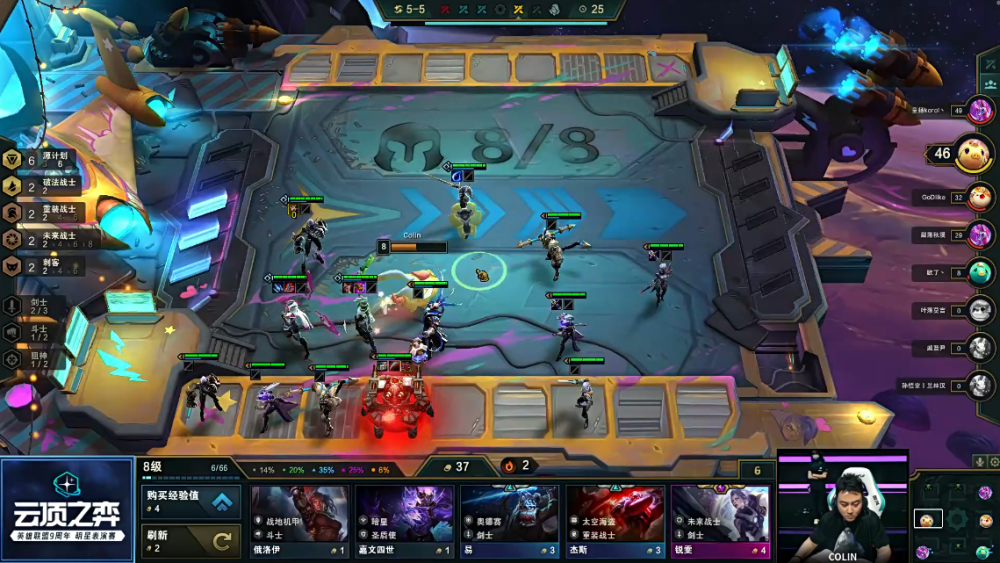Purchase the 锐雯 champion card

[720, 521]
